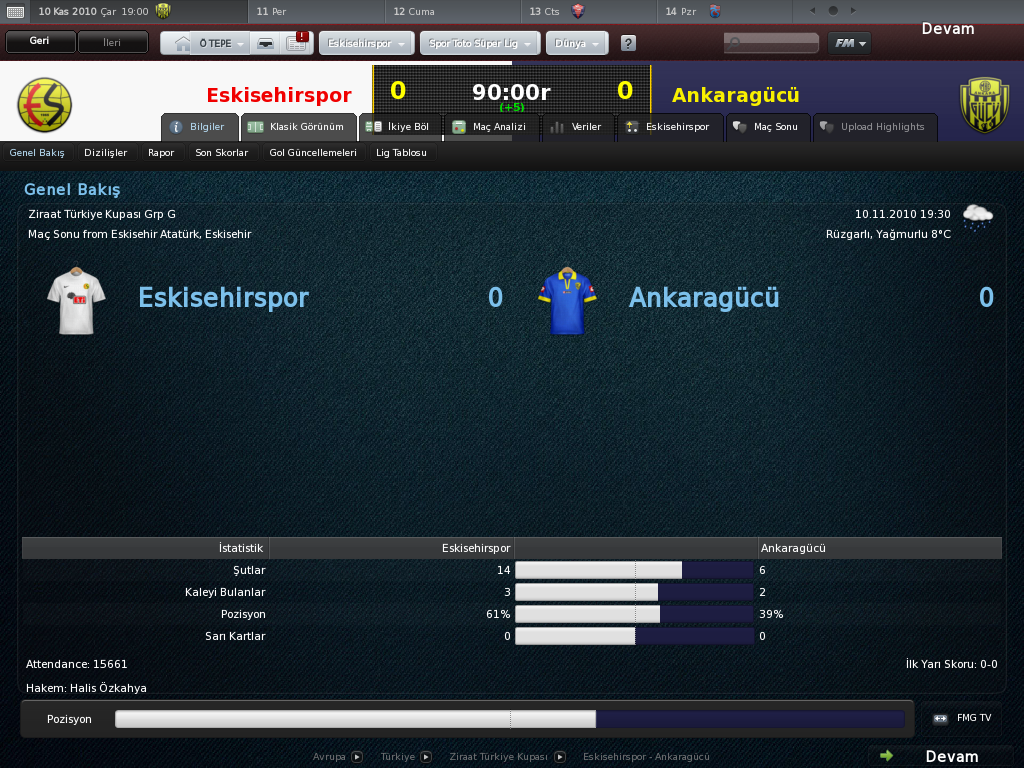Screen dimensions: 1024x768
Task: Open the Eskisehirspor dropdown in the toolbar
Action: click(x=366, y=44)
